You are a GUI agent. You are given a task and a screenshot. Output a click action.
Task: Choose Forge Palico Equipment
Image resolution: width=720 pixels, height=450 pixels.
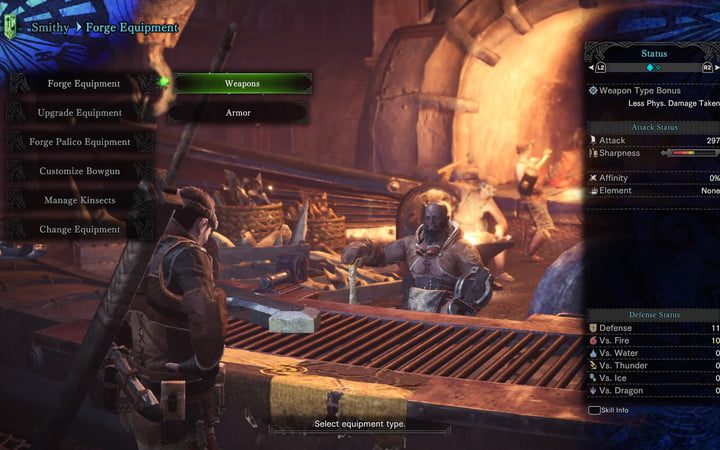[x=80, y=142]
